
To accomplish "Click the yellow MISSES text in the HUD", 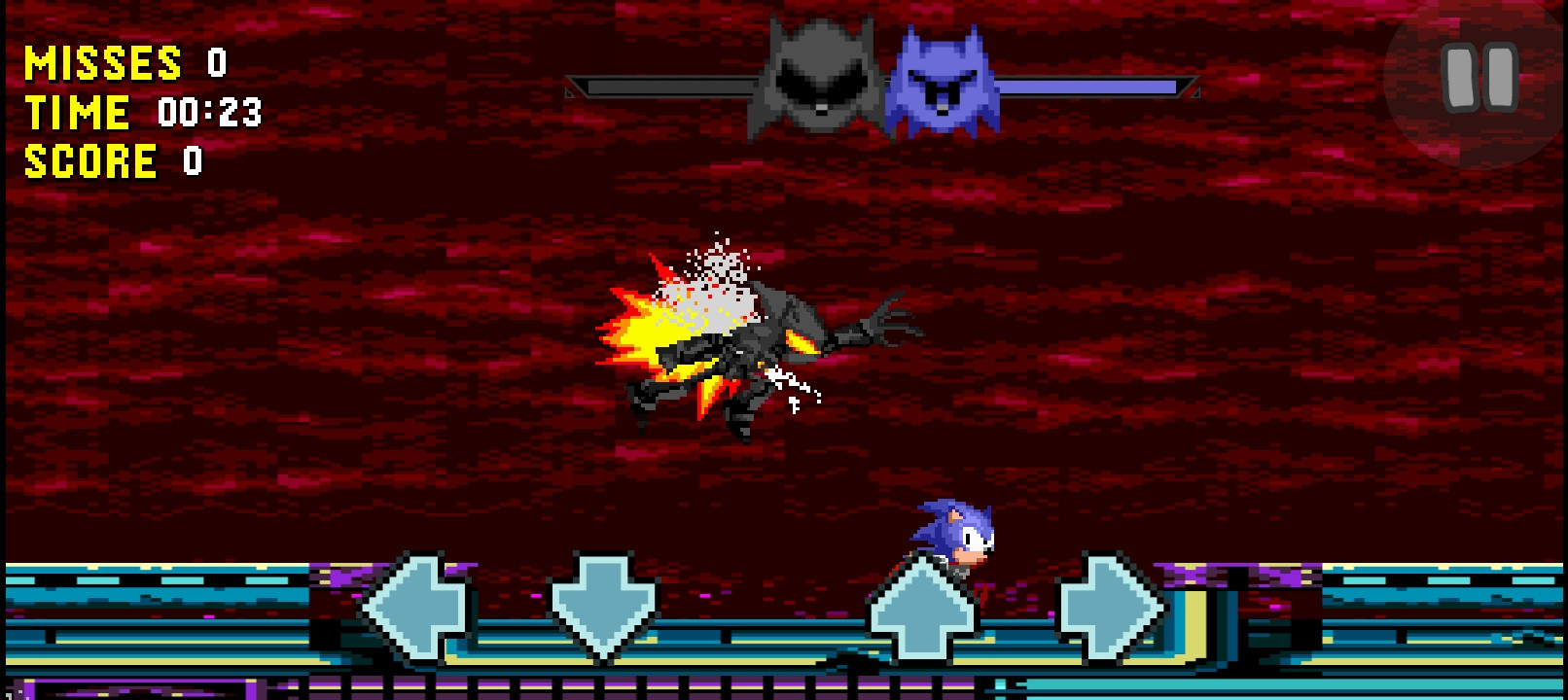I will tap(102, 63).
